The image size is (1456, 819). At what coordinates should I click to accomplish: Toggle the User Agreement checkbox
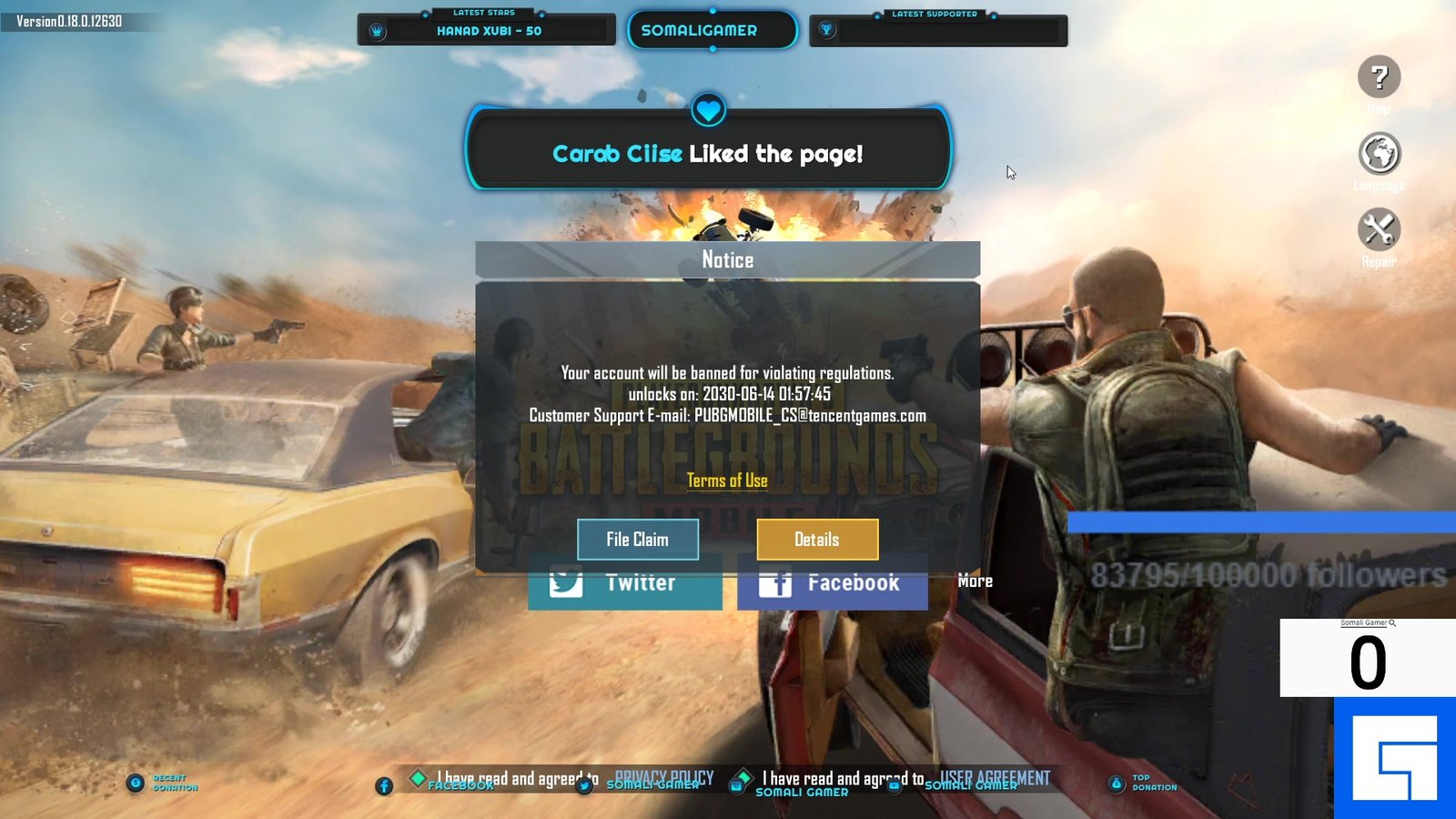point(743,778)
